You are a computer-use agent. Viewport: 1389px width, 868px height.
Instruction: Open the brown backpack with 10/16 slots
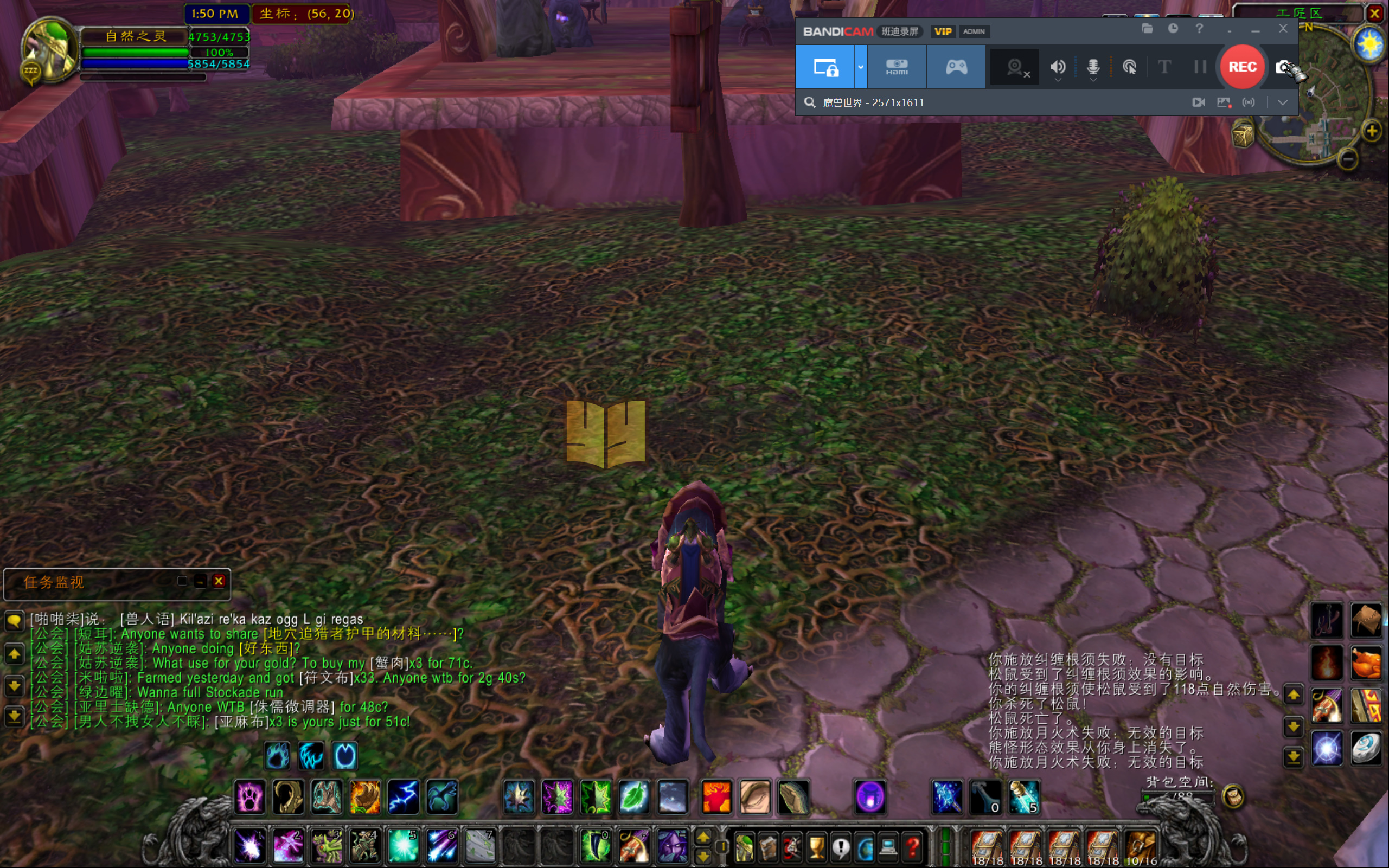click(x=1141, y=846)
